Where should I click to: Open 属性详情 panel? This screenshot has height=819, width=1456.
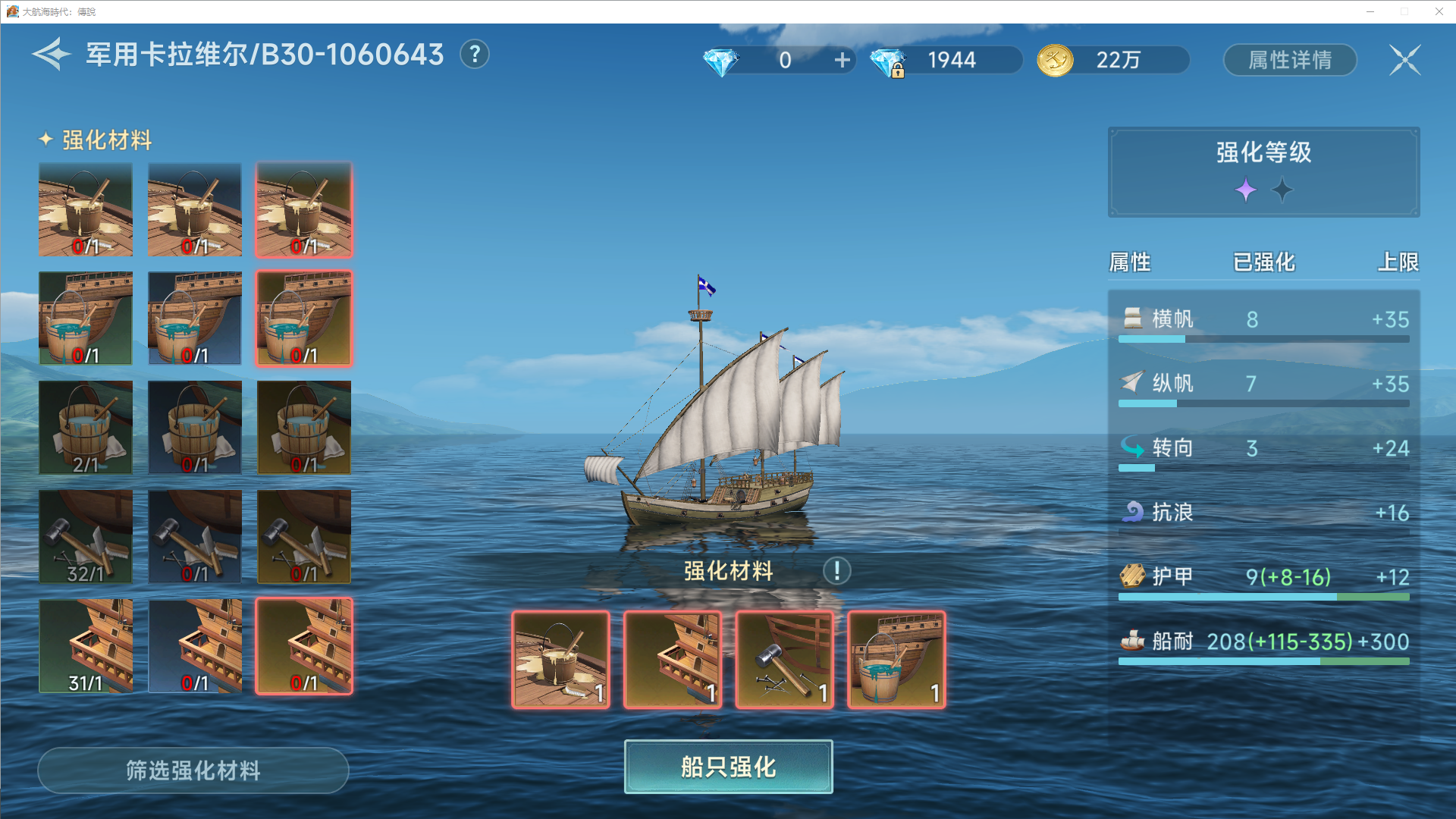(1289, 60)
